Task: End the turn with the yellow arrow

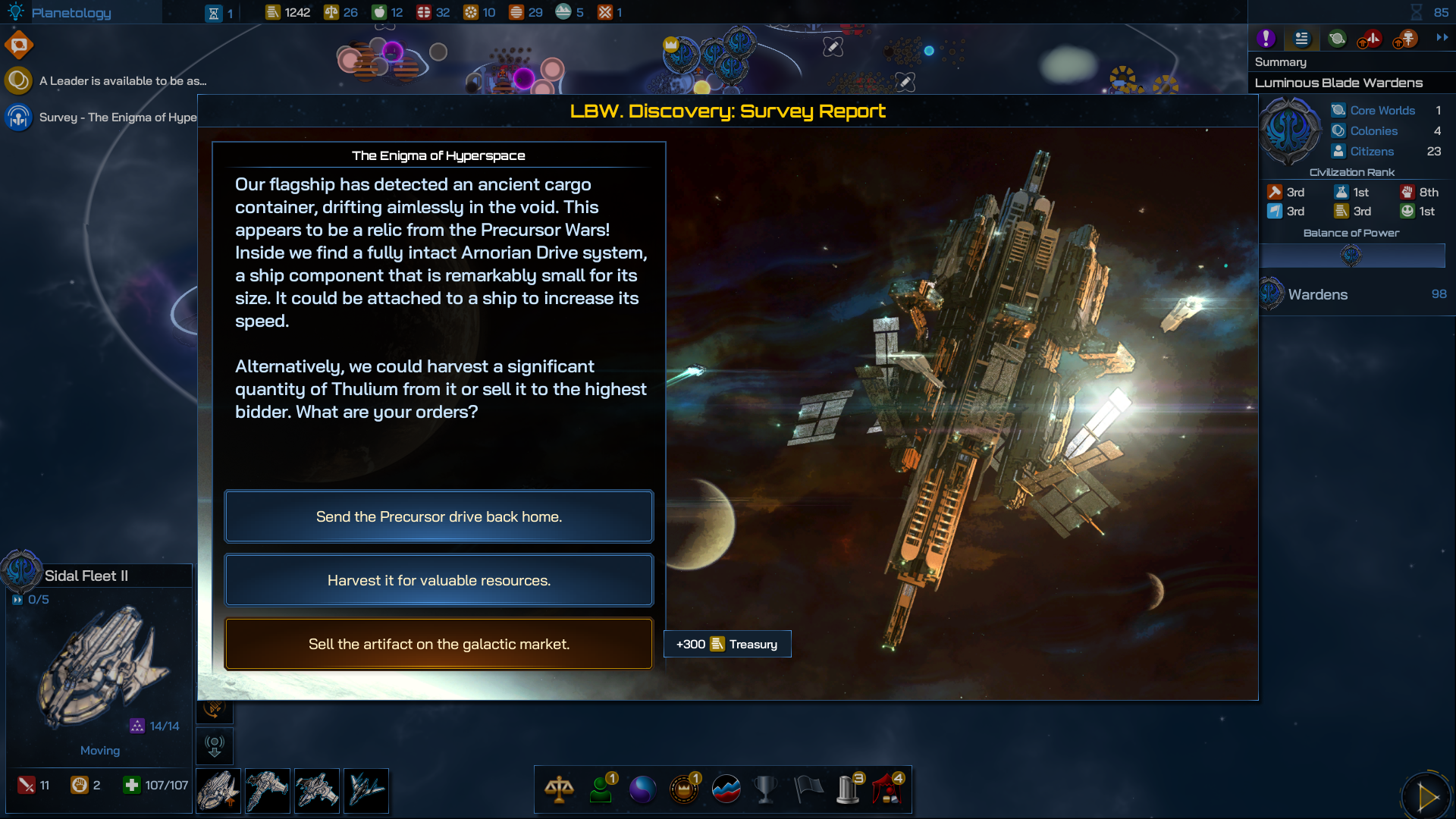Action: 1427,796
